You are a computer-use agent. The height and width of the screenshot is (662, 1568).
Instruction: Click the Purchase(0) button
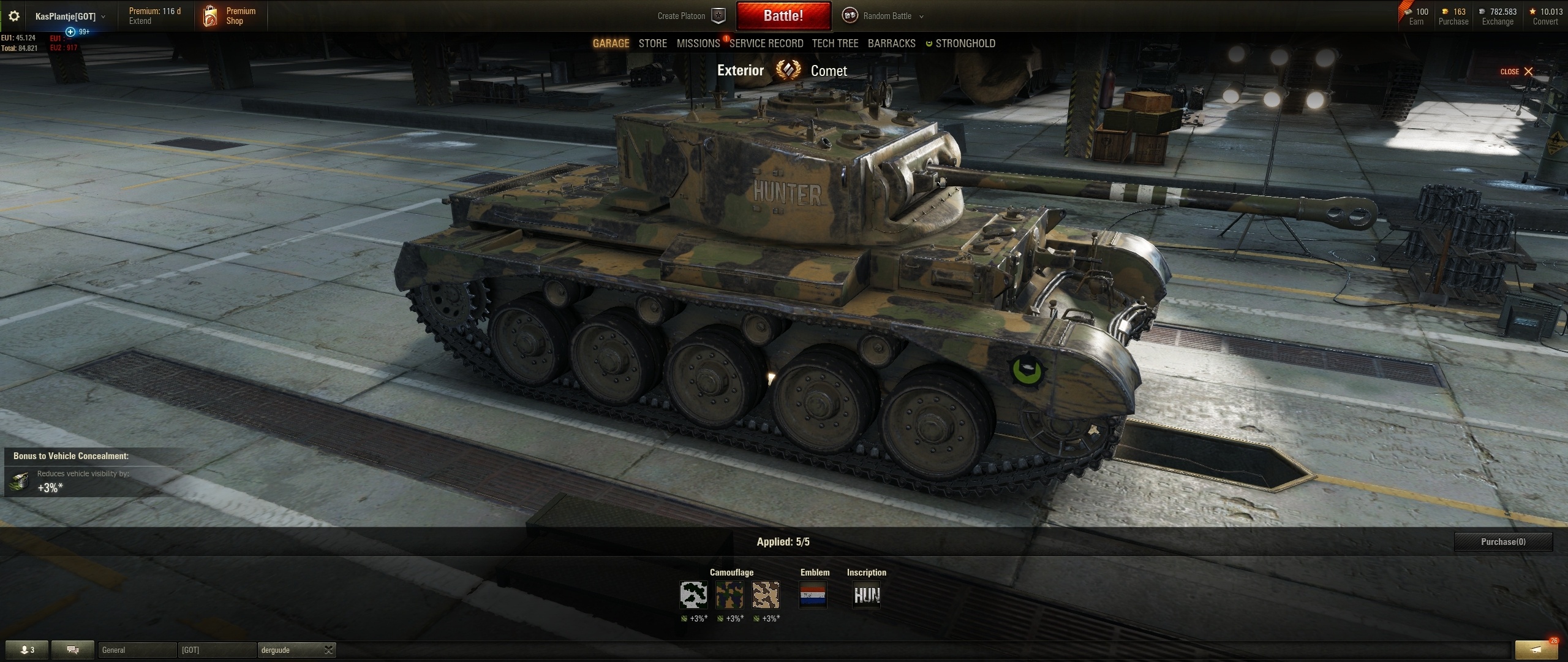click(x=1503, y=542)
